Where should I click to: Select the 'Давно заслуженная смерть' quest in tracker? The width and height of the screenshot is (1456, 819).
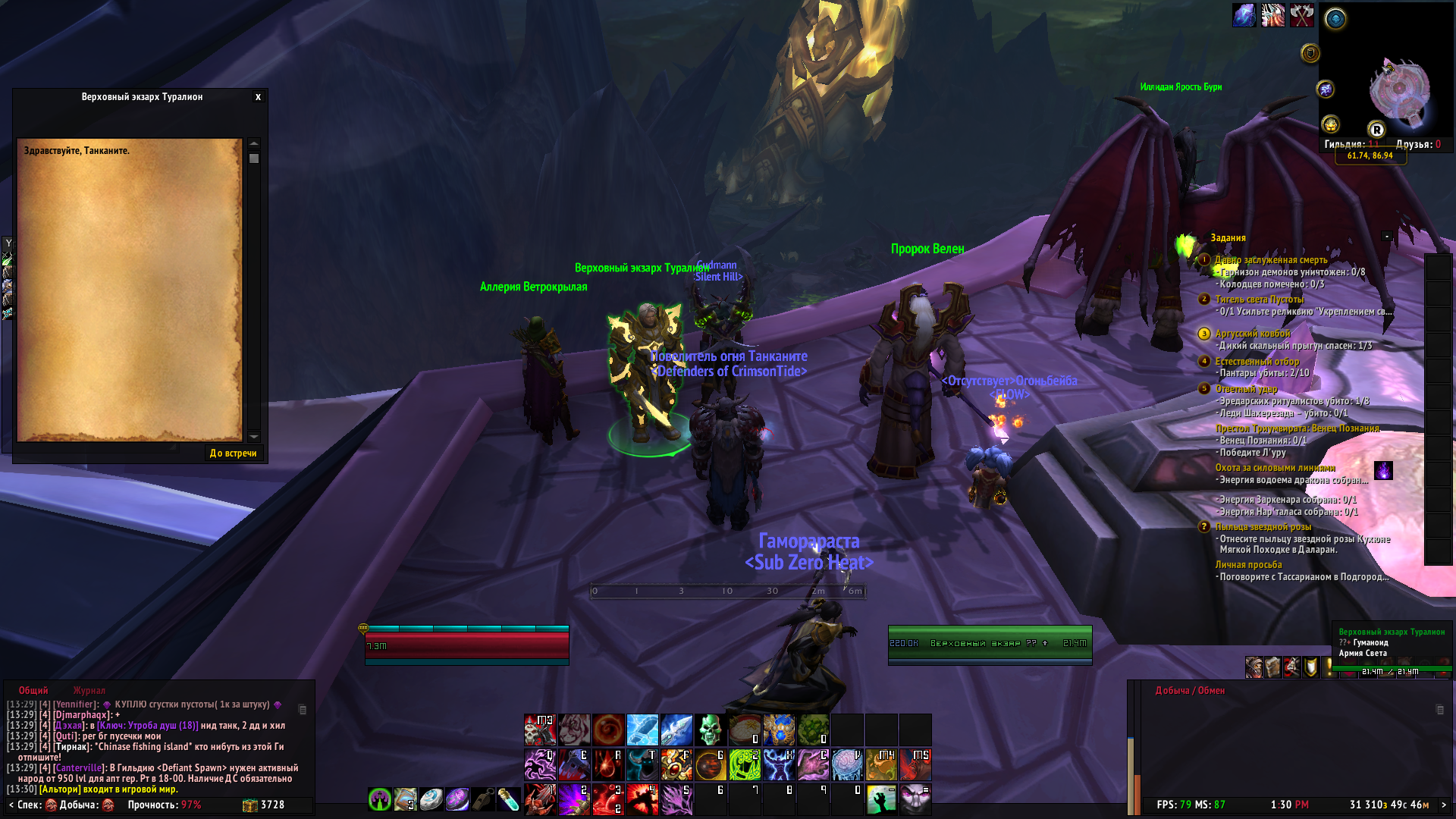pyautogui.click(x=1271, y=260)
